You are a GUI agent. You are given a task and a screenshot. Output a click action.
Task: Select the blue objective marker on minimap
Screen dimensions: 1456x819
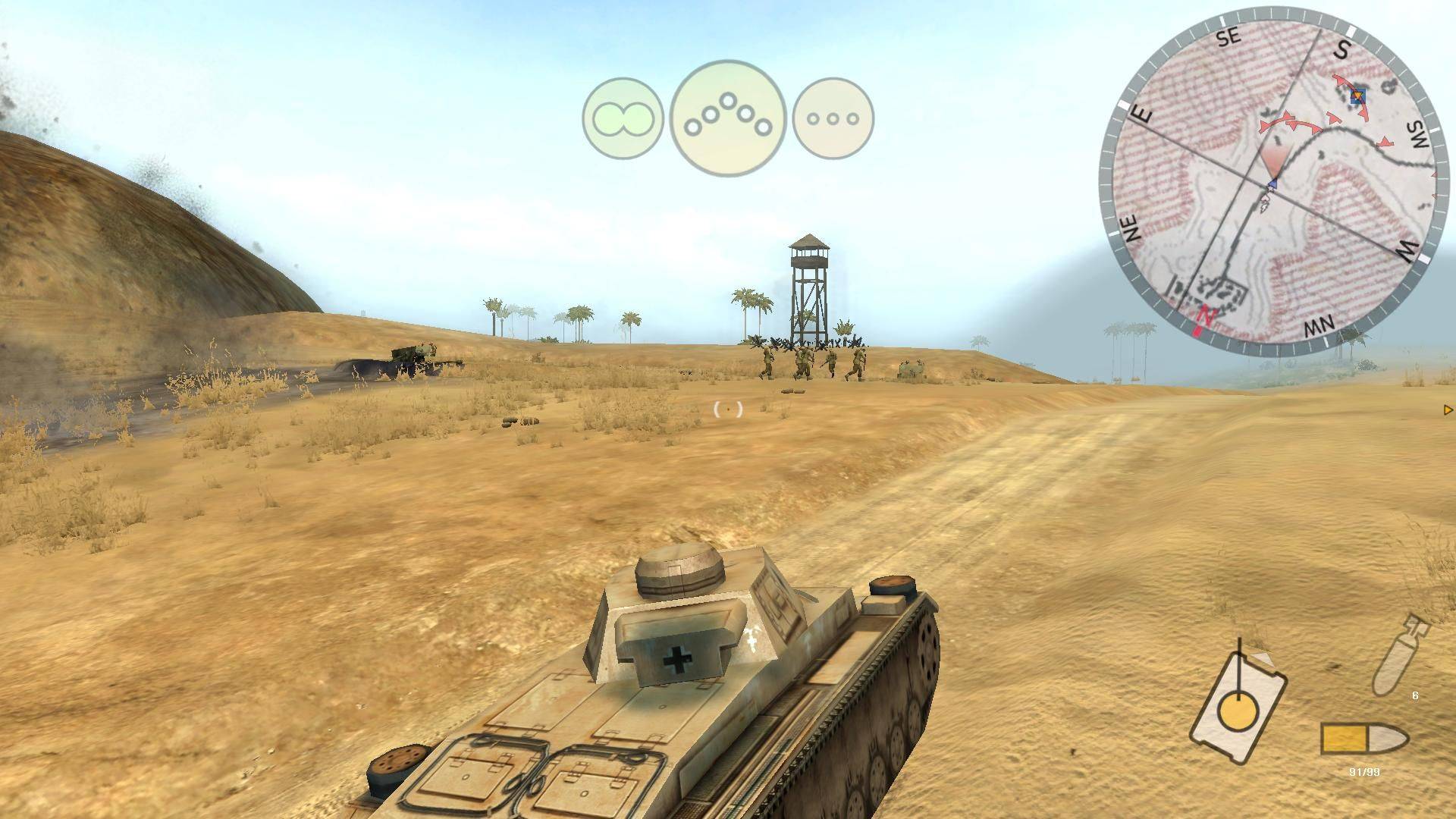pyautogui.click(x=1357, y=96)
